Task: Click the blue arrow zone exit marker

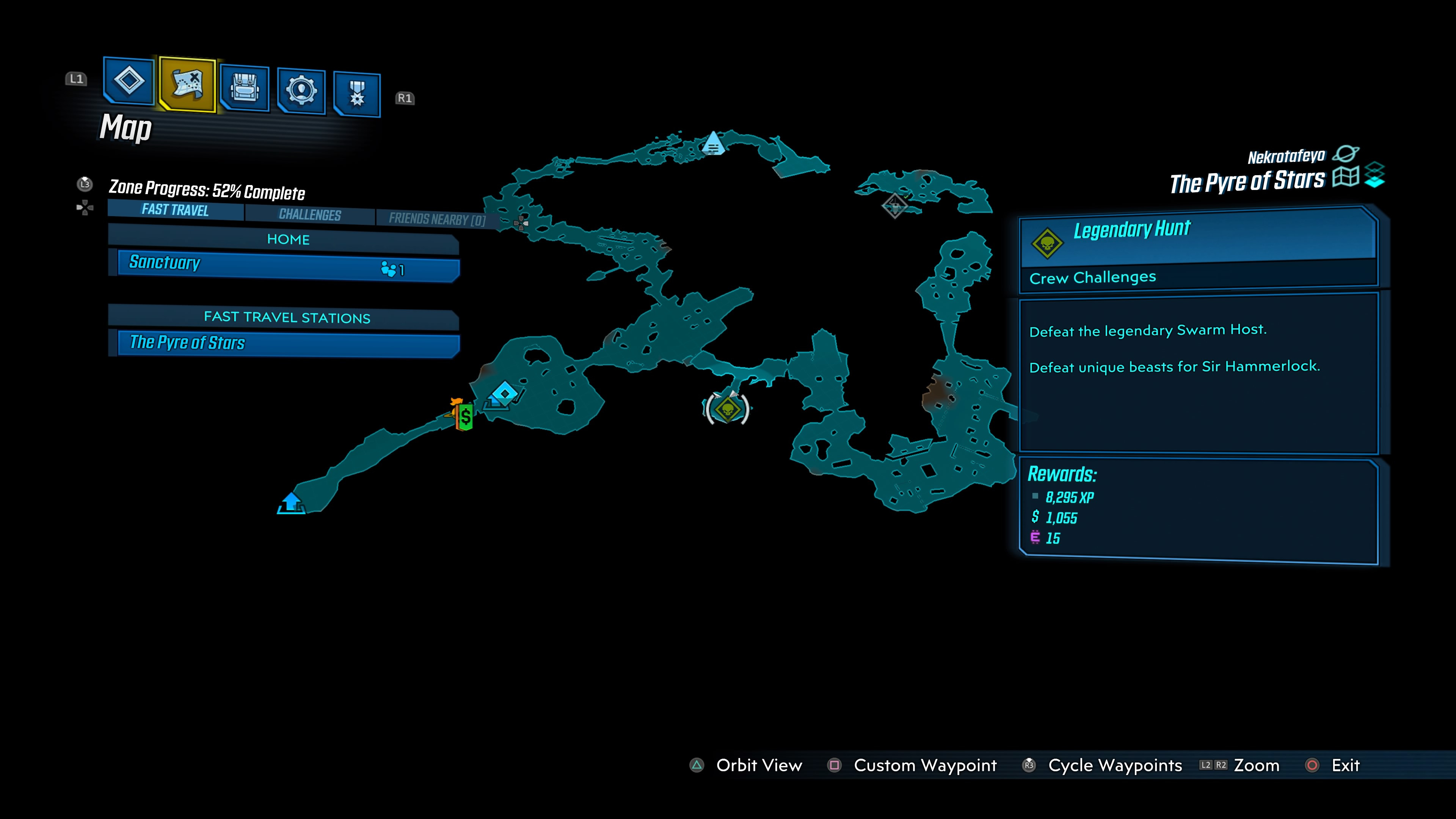Action: coord(291,502)
